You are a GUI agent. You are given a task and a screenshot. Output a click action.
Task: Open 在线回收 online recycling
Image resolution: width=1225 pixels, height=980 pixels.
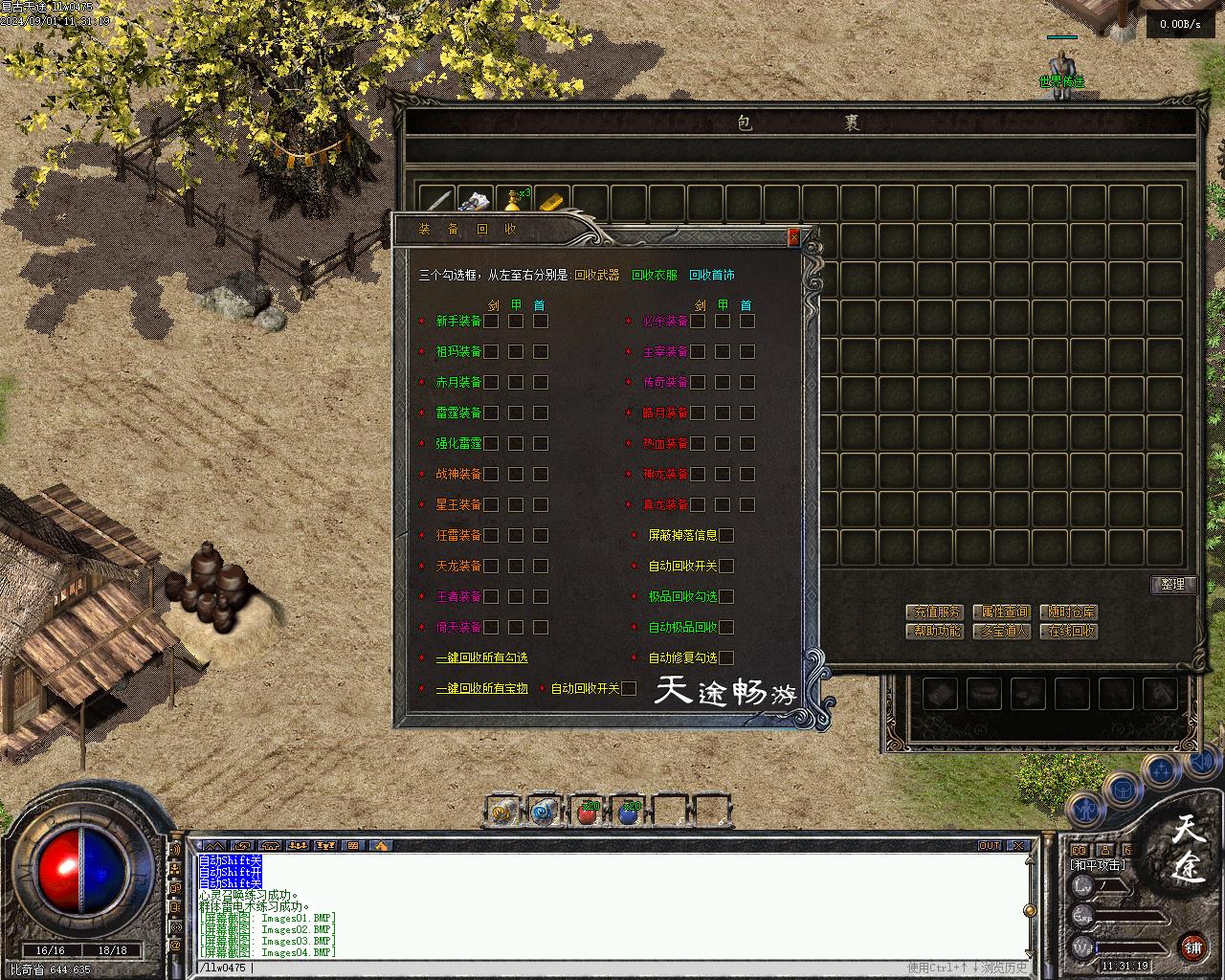point(1069,632)
